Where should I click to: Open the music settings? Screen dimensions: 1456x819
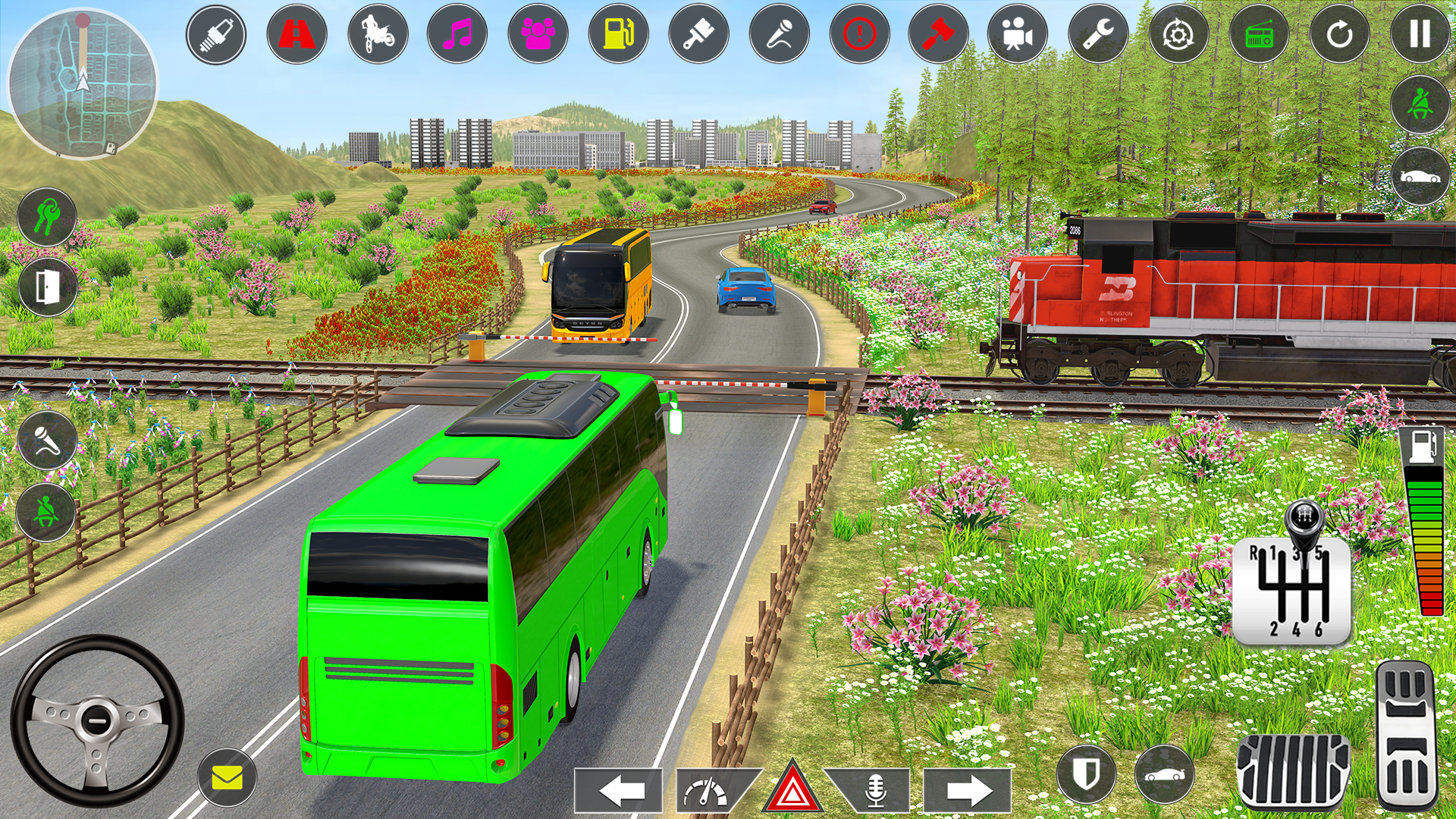[x=458, y=34]
